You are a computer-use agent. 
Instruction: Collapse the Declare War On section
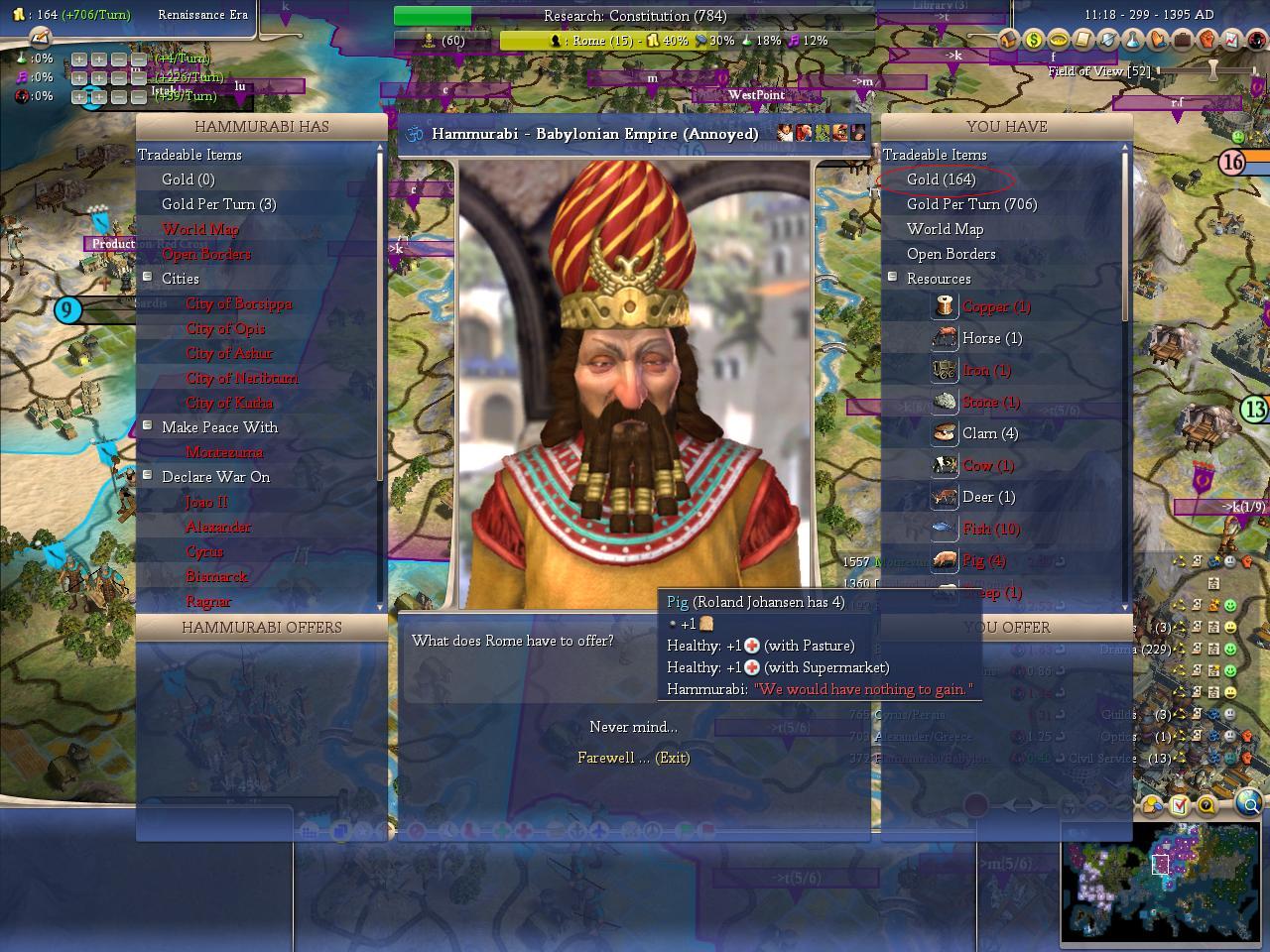pyautogui.click(x=148, y=476)
